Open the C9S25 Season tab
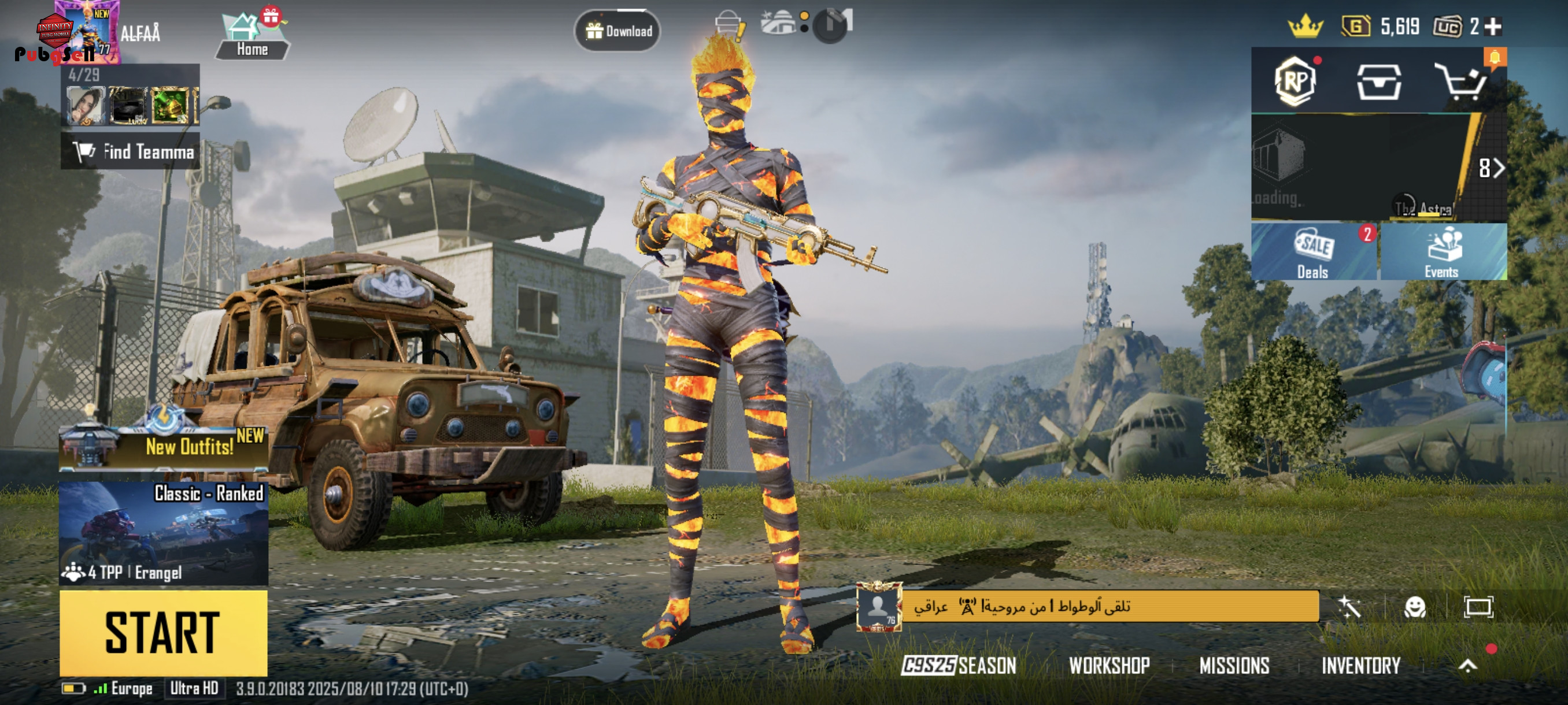The height and width of the screenshot is (705, 1568). (959, 665)
